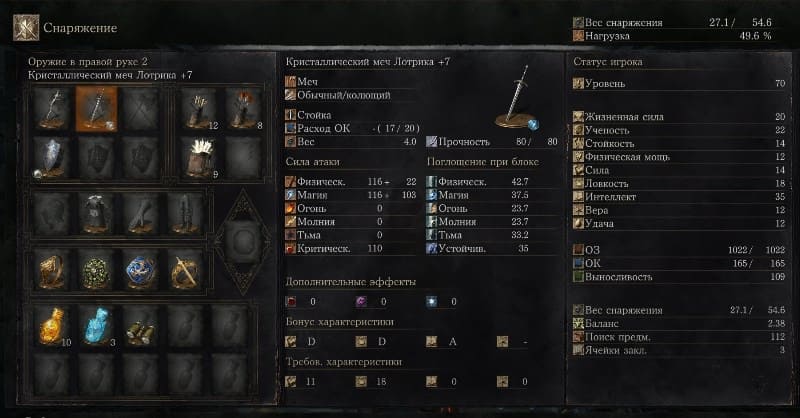Select the blue Ashen Estus Flask slot
Viewport: 800px width, 418px height.
click(98, 326)
